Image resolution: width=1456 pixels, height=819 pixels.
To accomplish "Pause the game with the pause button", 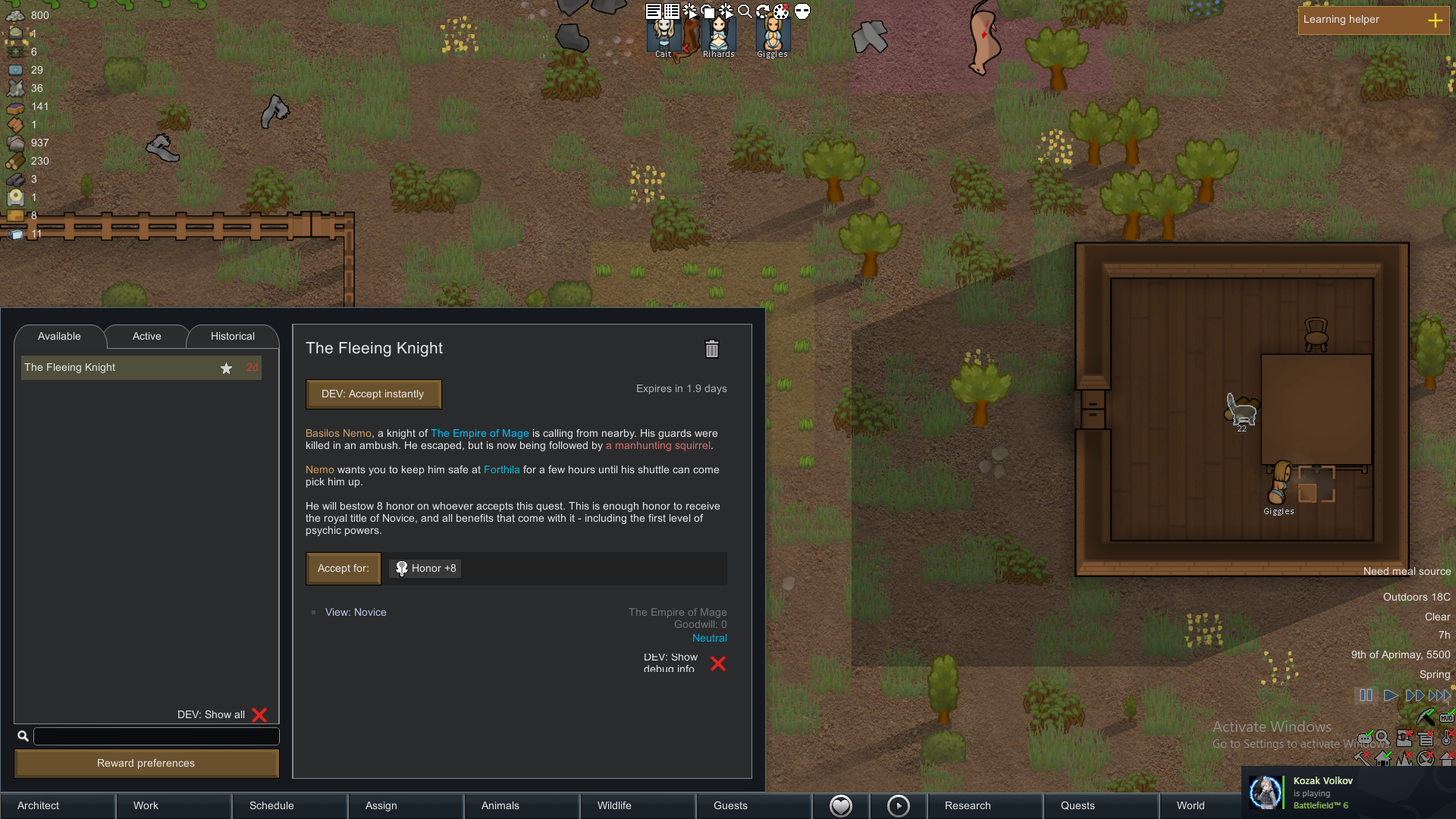I will (1366, 695).
